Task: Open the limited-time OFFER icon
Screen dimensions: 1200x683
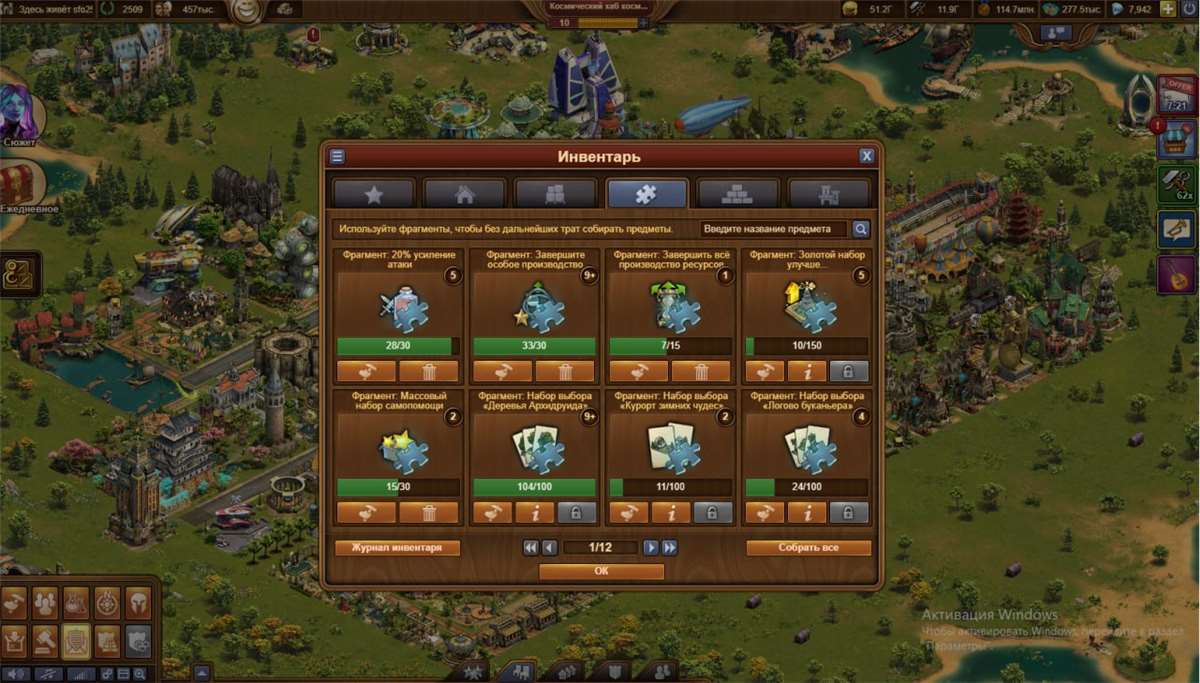Action: coord(1177,93)
